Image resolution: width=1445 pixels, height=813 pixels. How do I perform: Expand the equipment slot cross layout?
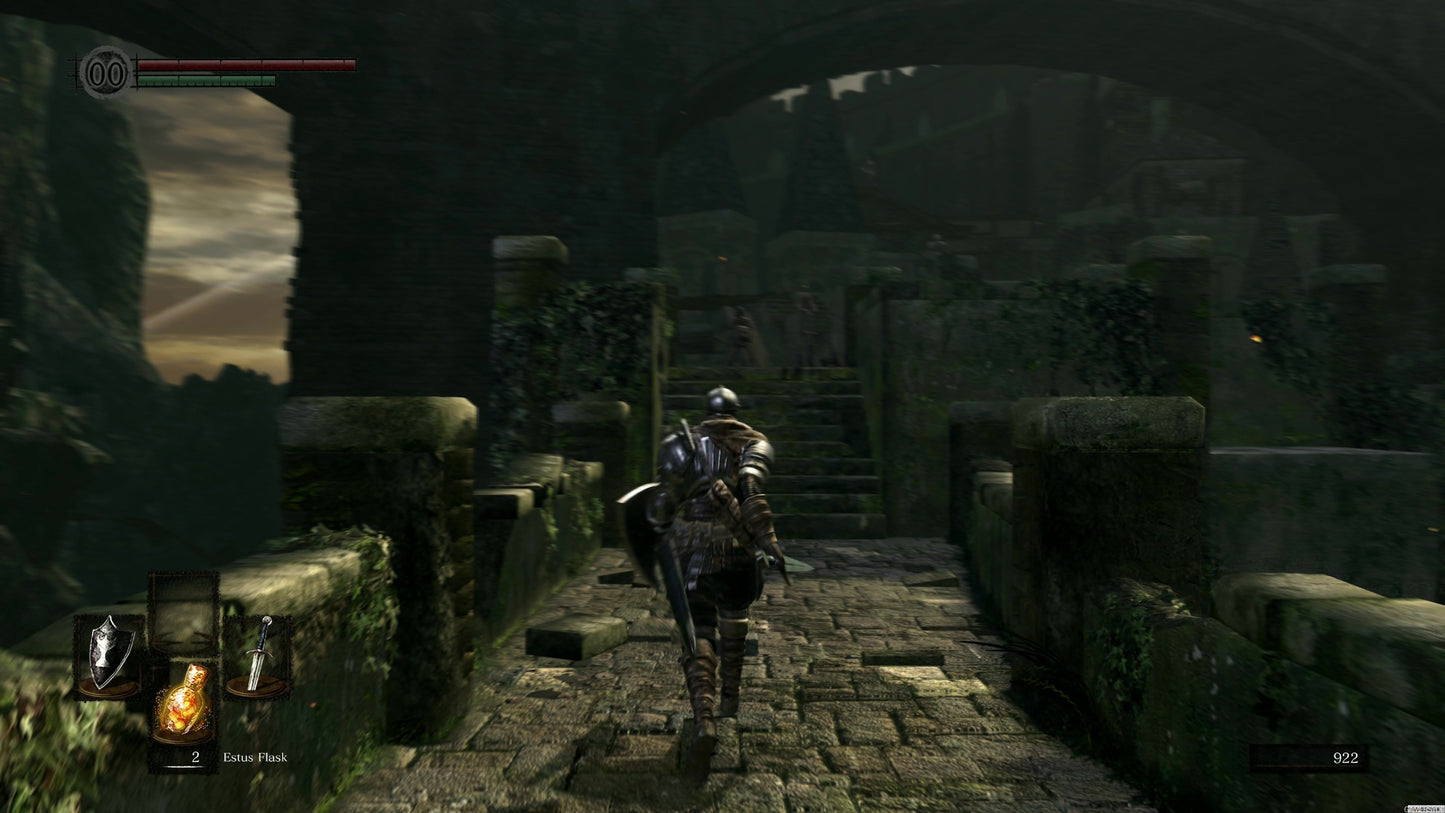(183, 655)
